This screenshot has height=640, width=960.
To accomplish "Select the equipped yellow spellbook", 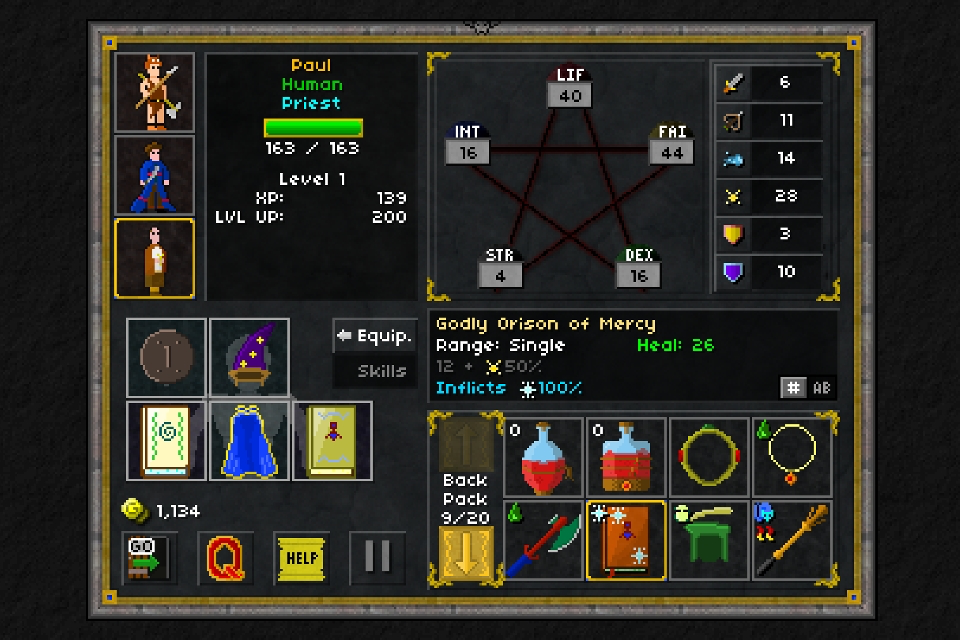I will click(x=332, y=440).
